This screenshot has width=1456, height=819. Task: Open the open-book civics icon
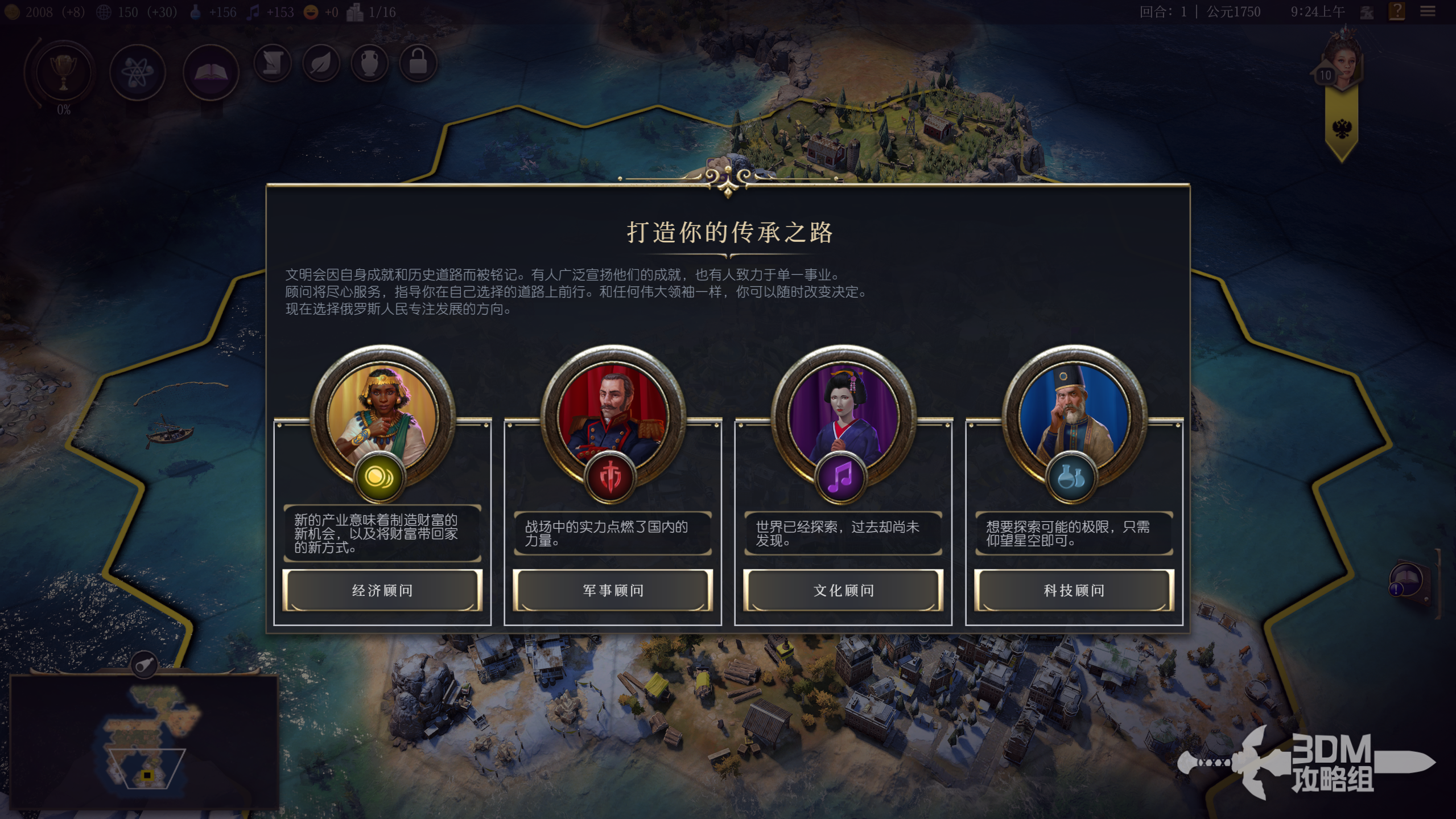[x=211, y=72]
